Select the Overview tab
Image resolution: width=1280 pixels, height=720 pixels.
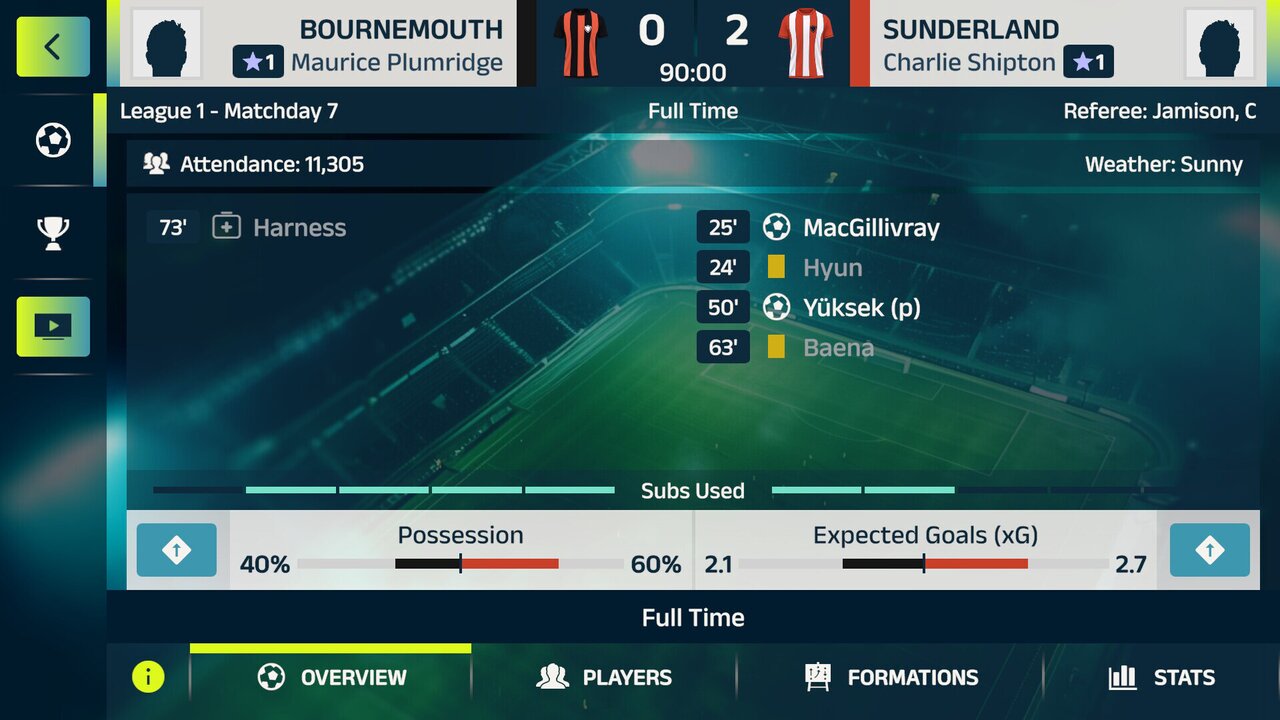pos(332,677)
